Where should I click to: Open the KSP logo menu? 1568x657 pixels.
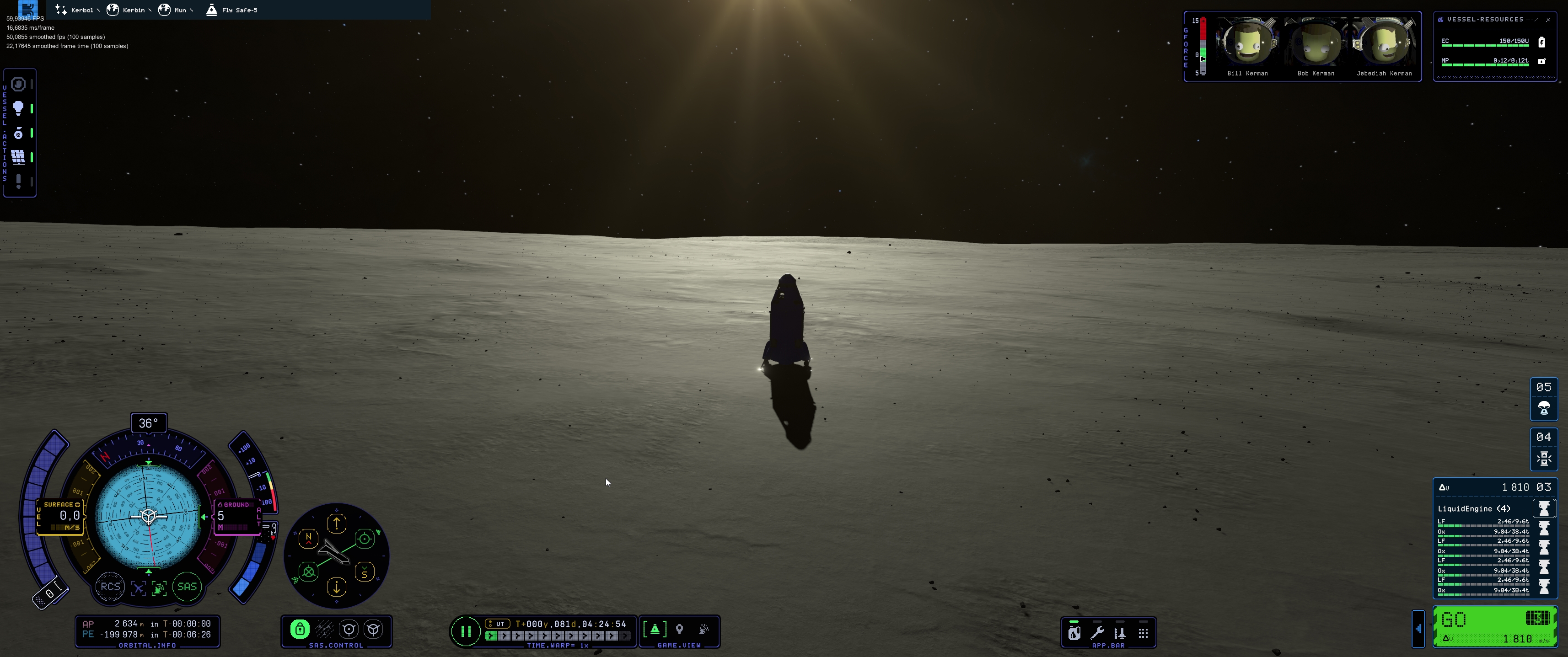(x=28, y=8)
